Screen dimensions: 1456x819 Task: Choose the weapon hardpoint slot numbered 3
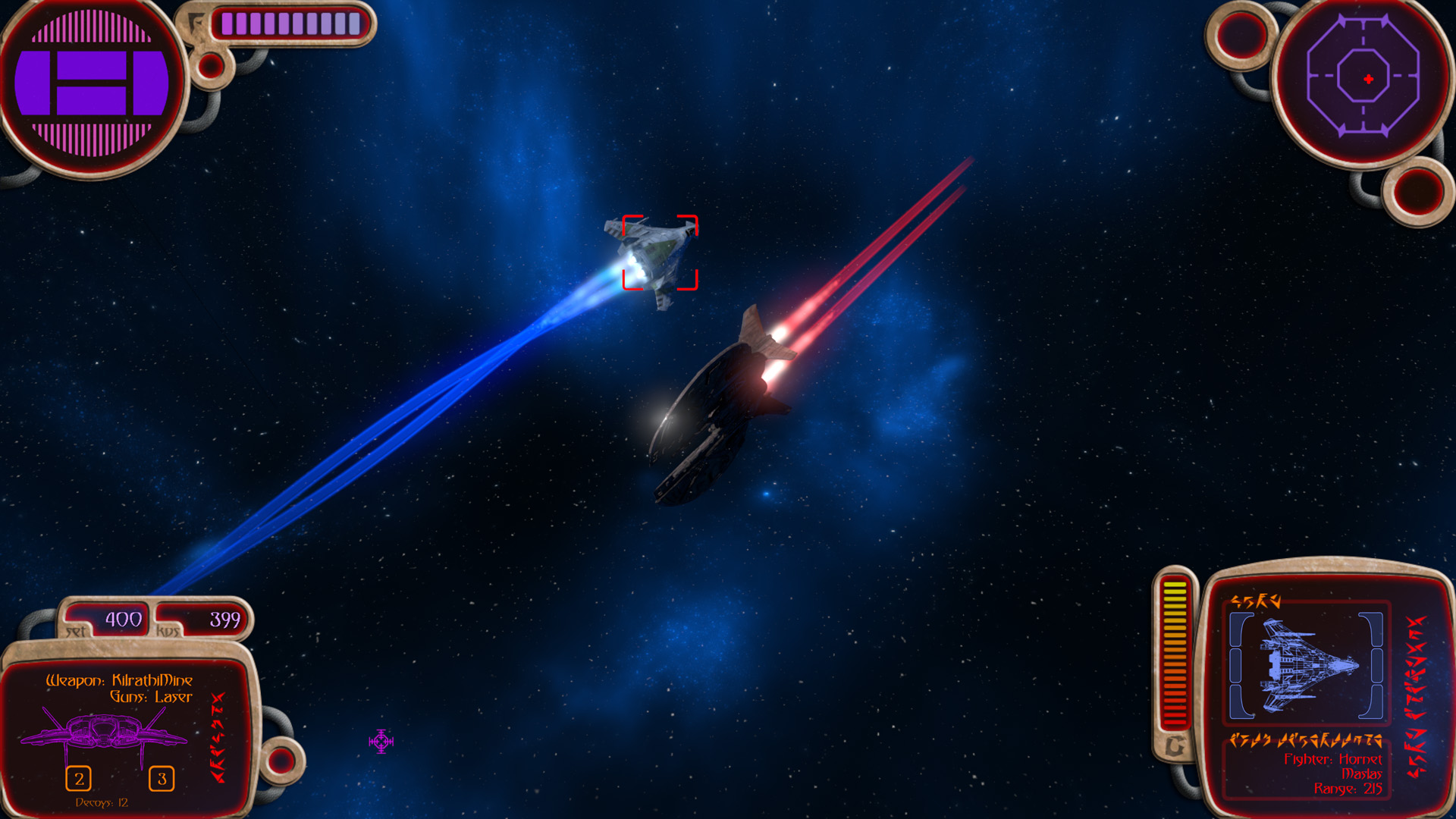[x=162, y=778]
